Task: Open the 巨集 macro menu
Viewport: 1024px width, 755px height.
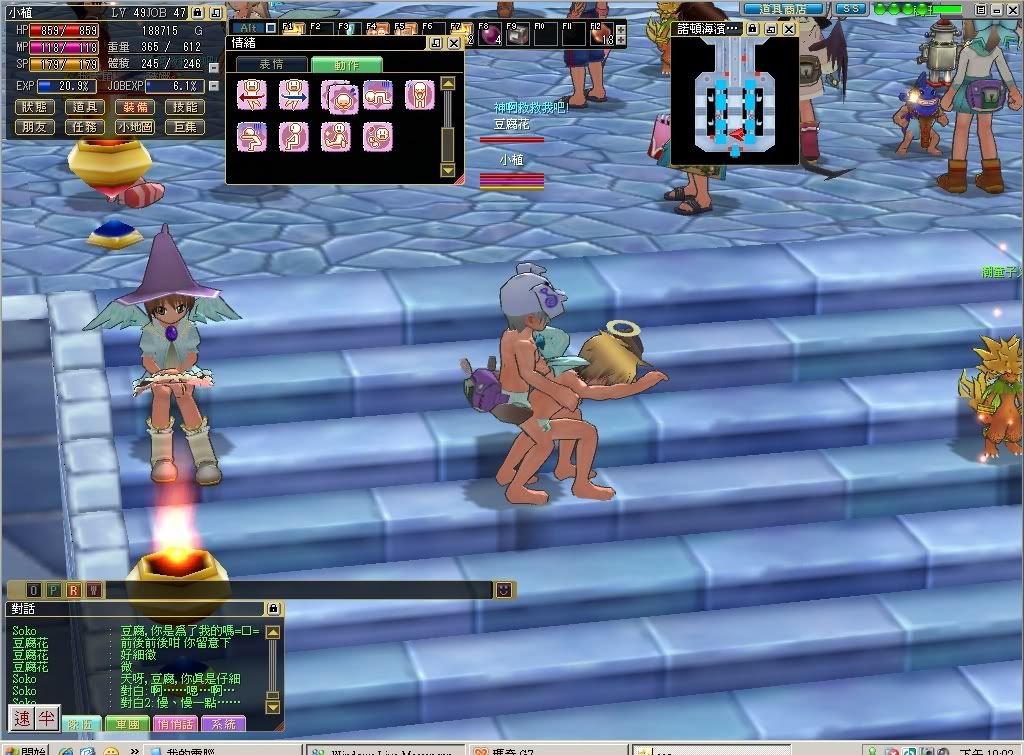Action: click(x=185, y=127)
